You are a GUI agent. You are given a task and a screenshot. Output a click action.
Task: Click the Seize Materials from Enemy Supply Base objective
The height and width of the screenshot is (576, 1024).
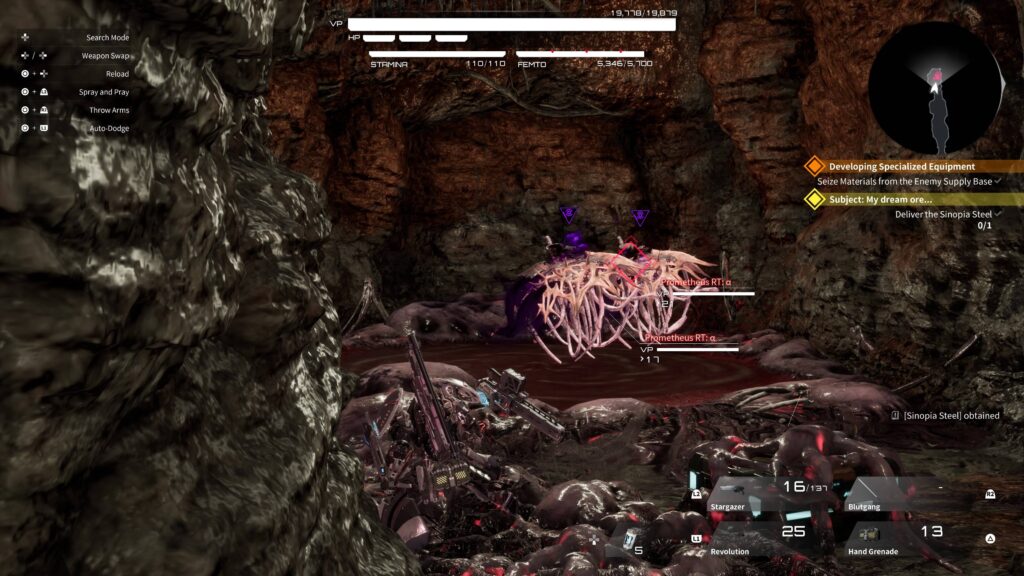(904, 182)
